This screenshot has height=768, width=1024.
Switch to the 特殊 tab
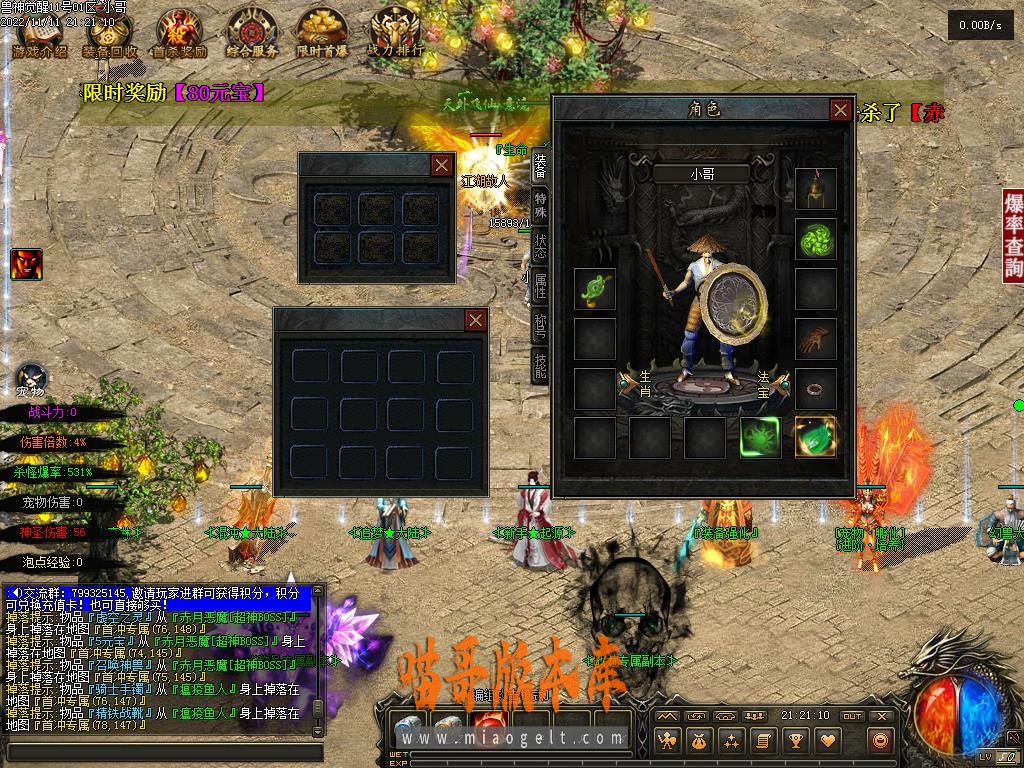[x=540, y=203]
